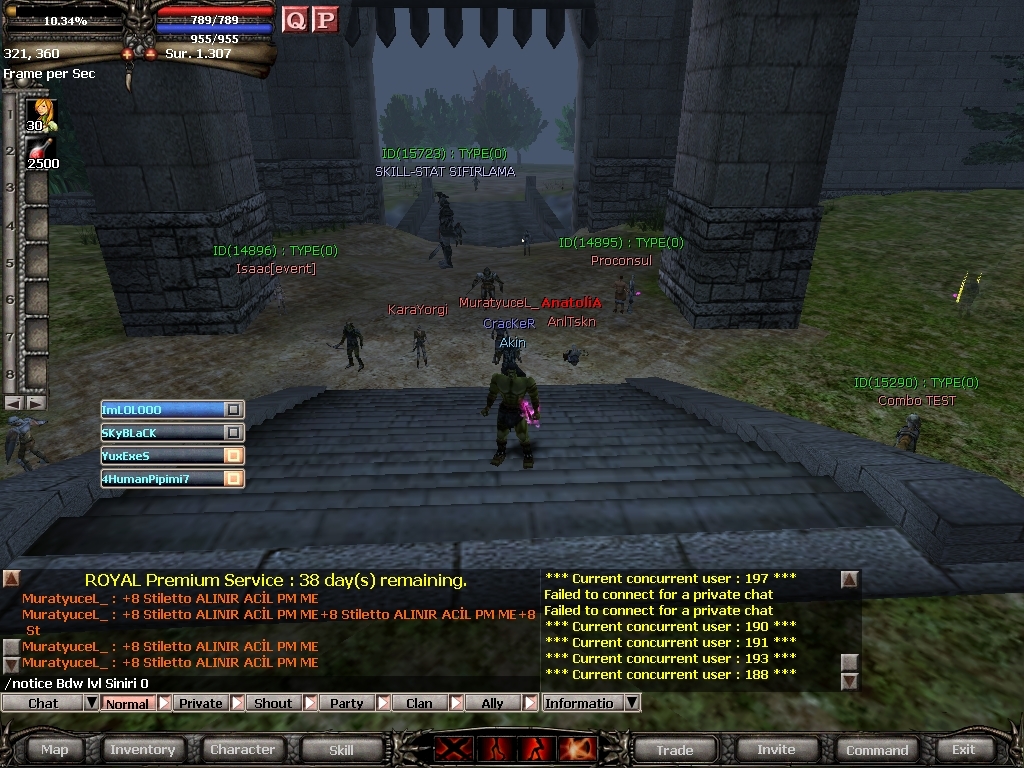1024x768 pixels.
Task: Click the Exit button
Action: click(963, 749)
